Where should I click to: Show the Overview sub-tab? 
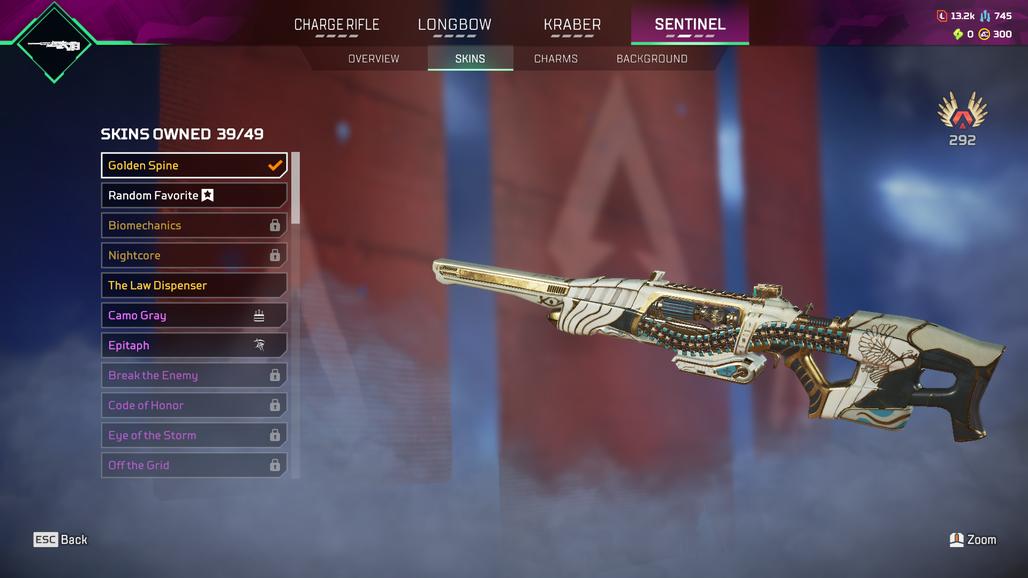pyautogui.click(x=373, y=59)
